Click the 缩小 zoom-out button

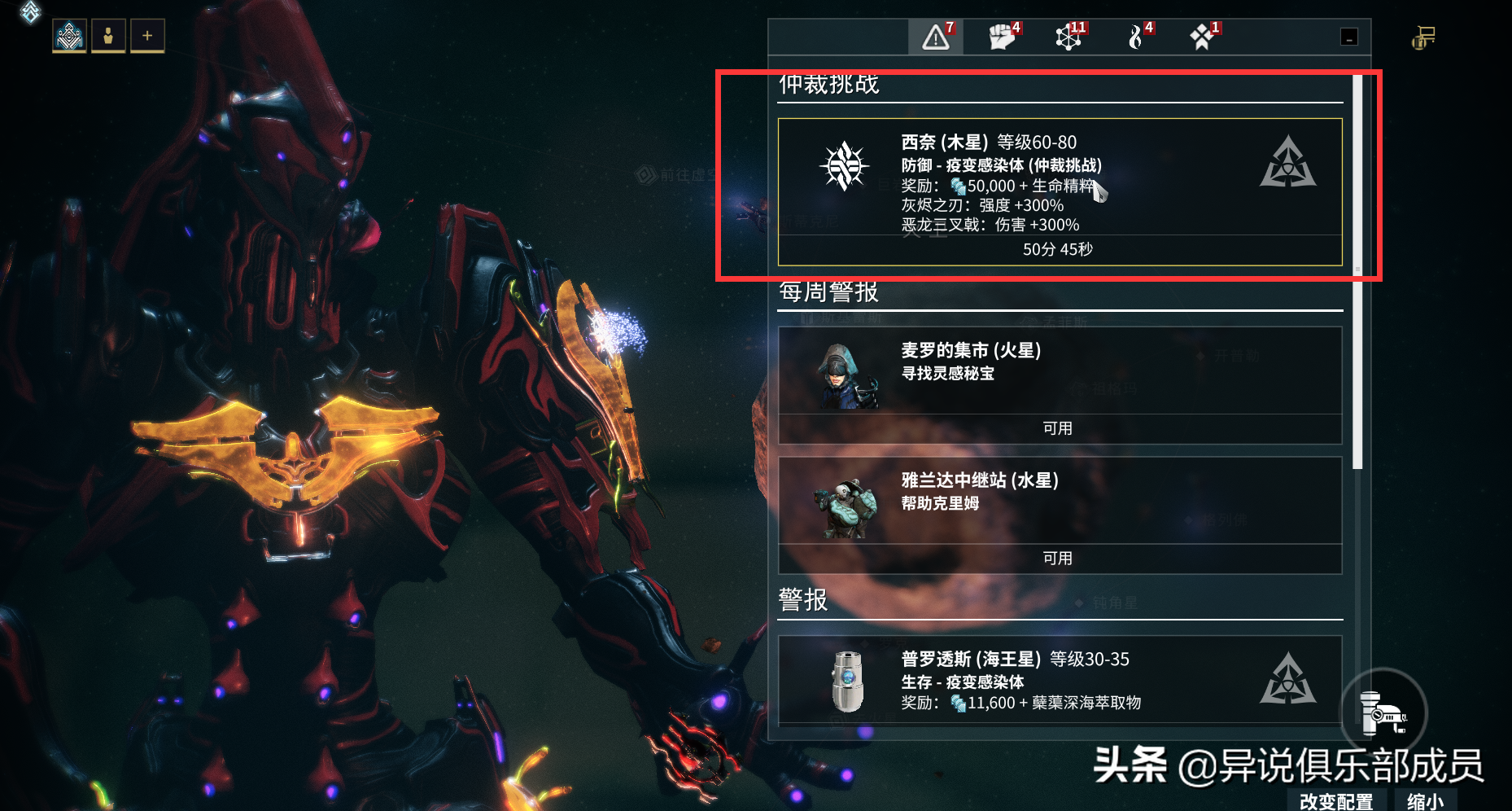[1425, 801]
